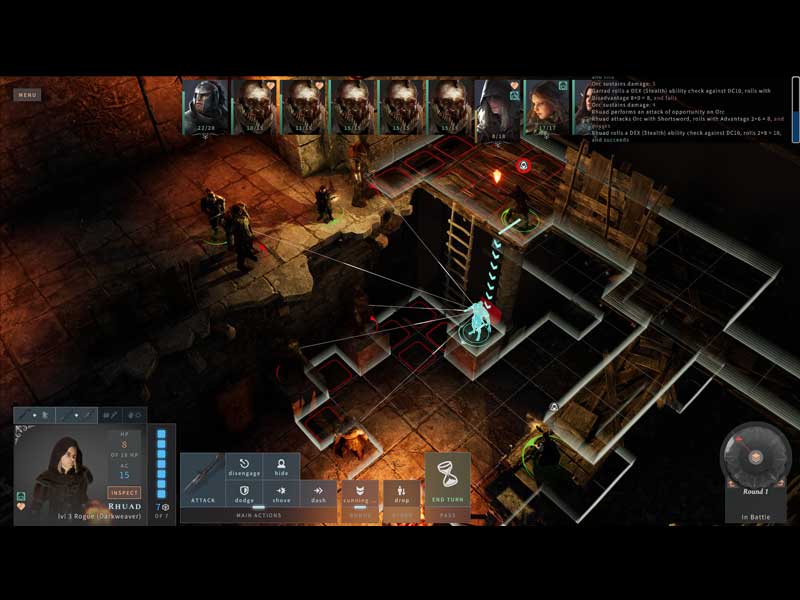Image resolution: width=800 pixels, height=600 pixels.
Task: Click Rhuad's large portrait
Action: click(x=60, y=471)
